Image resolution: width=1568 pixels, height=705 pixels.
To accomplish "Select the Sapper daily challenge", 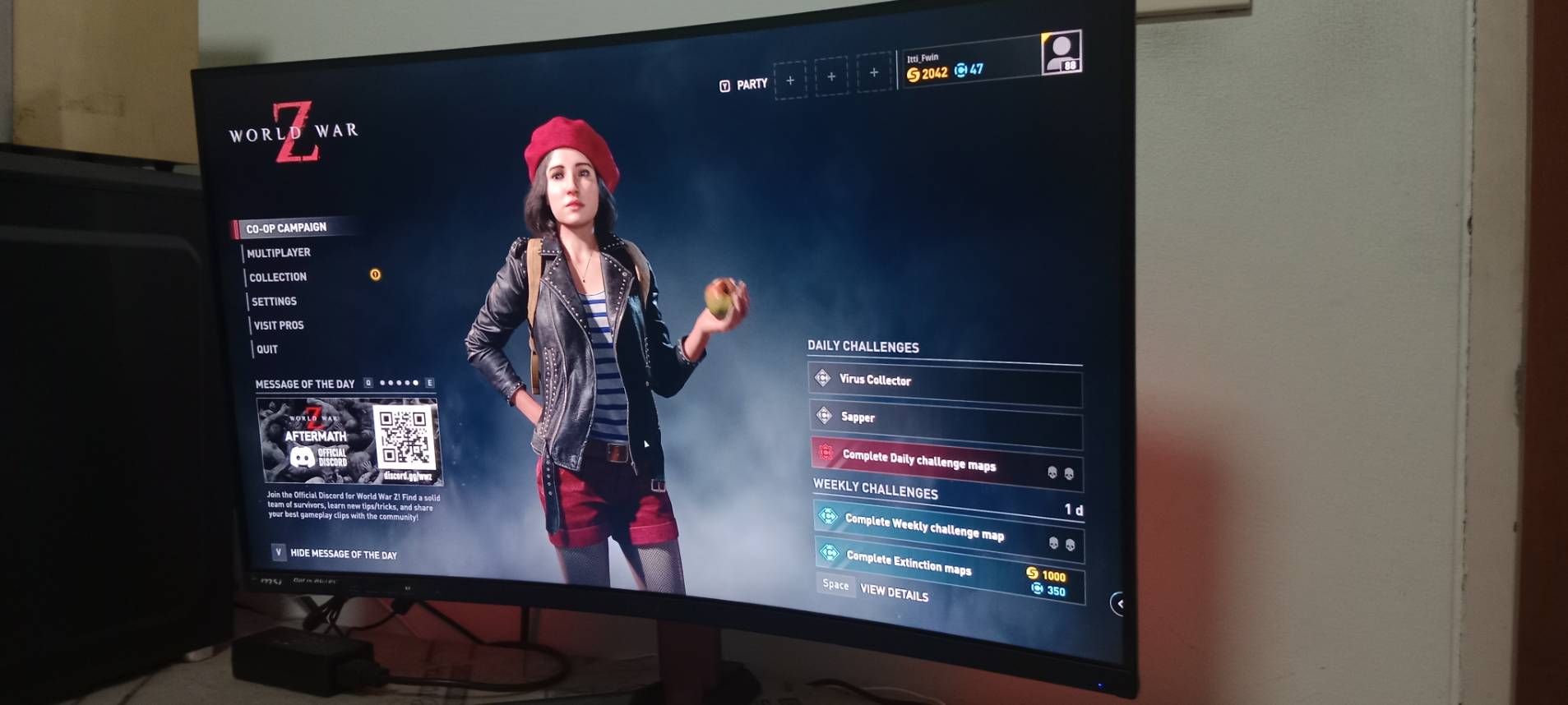I will [x=946, y=421].
